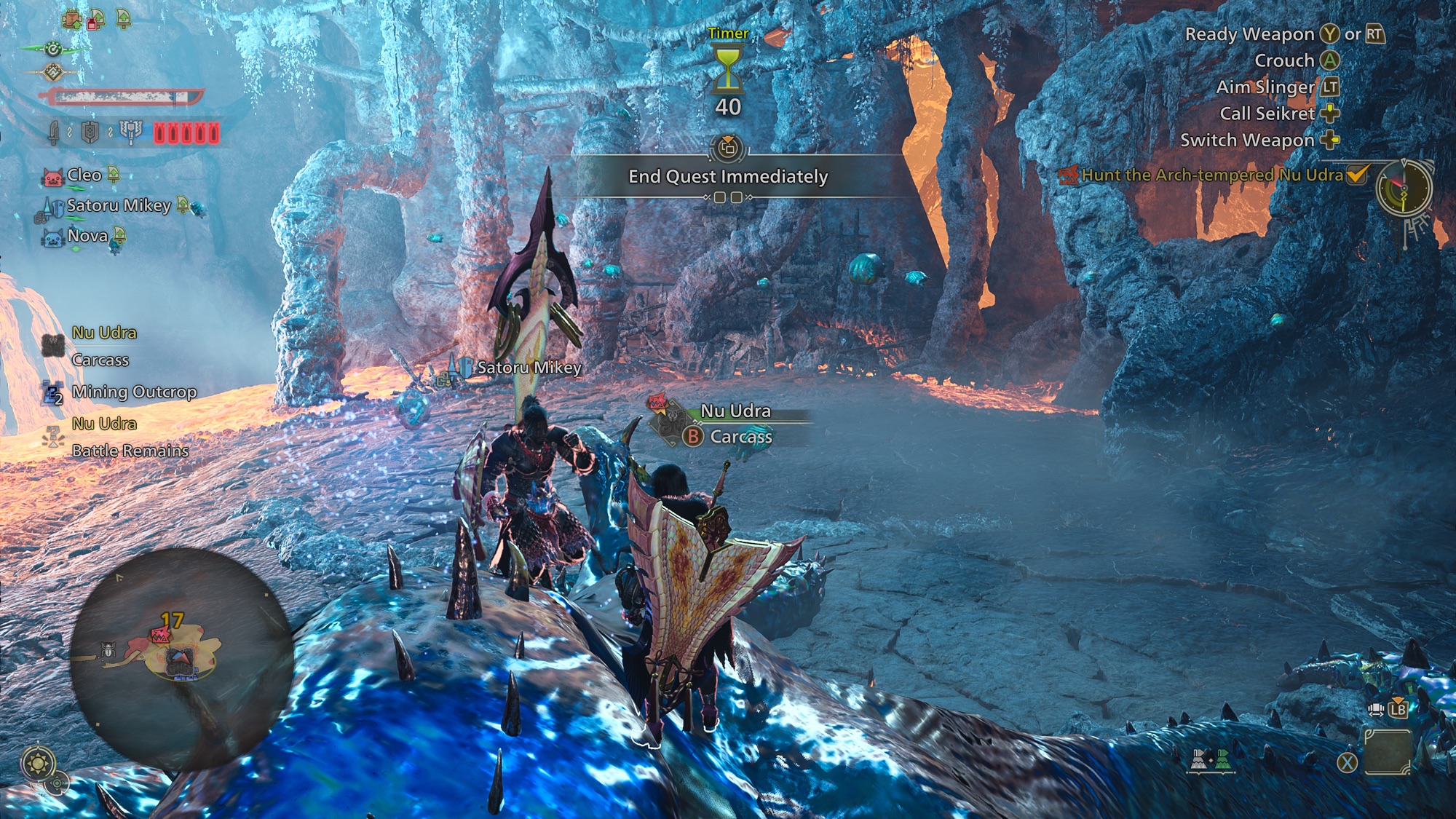Select party member Cleo
This screenshot has width=1456, height=819.
click(x=84, y=175)
